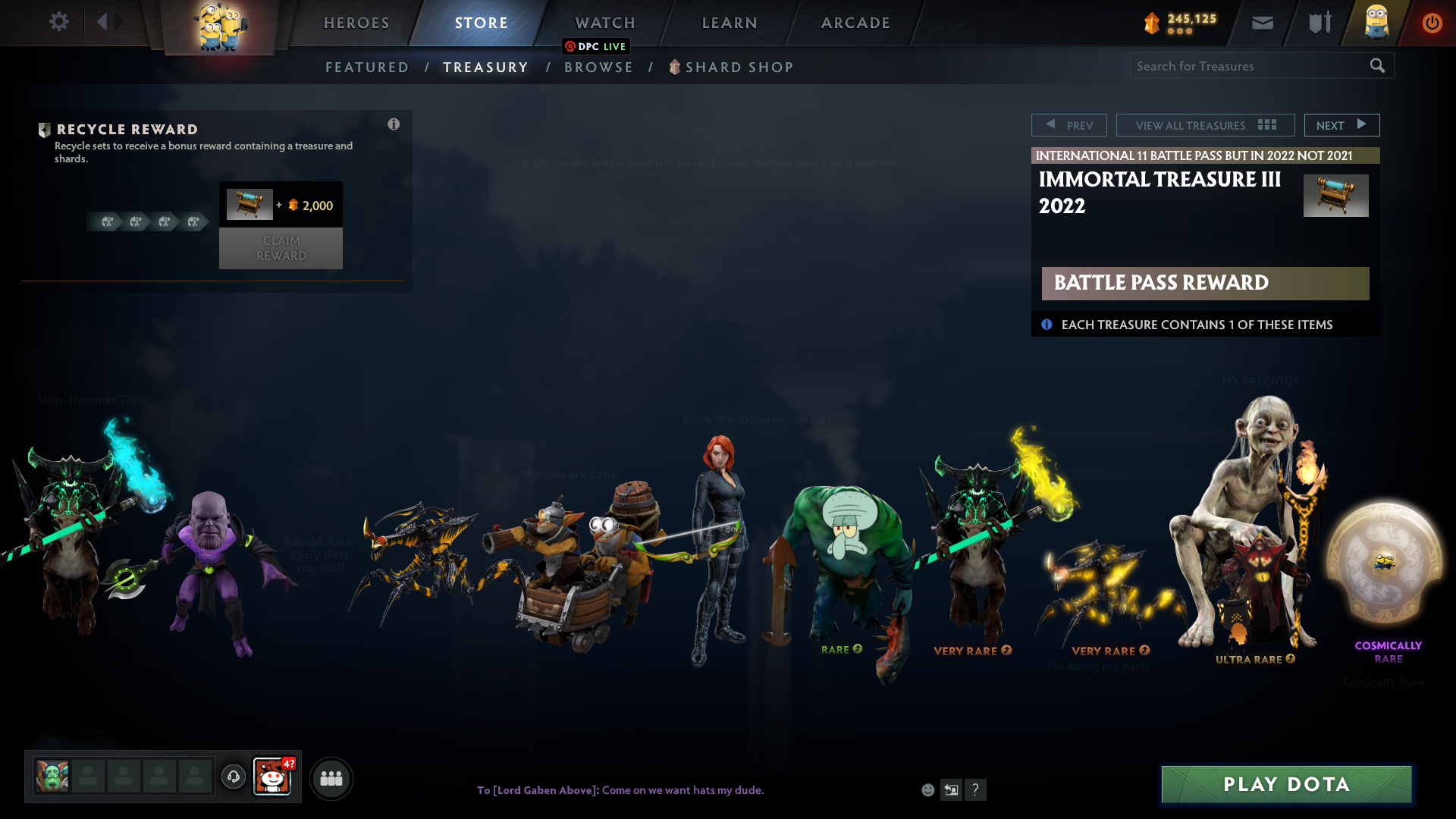Viewport: 1456px width, 819px height.
Task: Open VIEW ALL TREASURES grid
Action: pos(1204,124)
